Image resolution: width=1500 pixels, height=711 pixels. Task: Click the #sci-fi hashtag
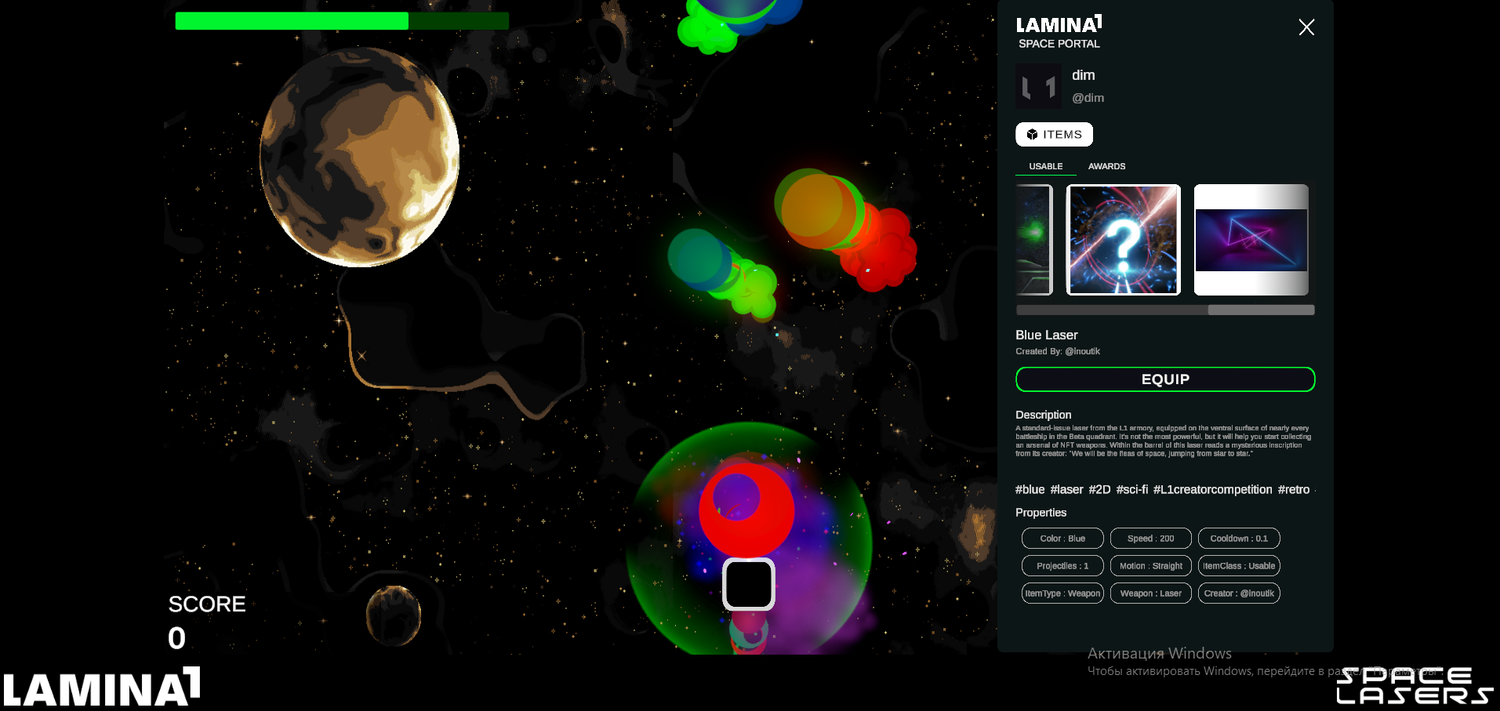1131,490
